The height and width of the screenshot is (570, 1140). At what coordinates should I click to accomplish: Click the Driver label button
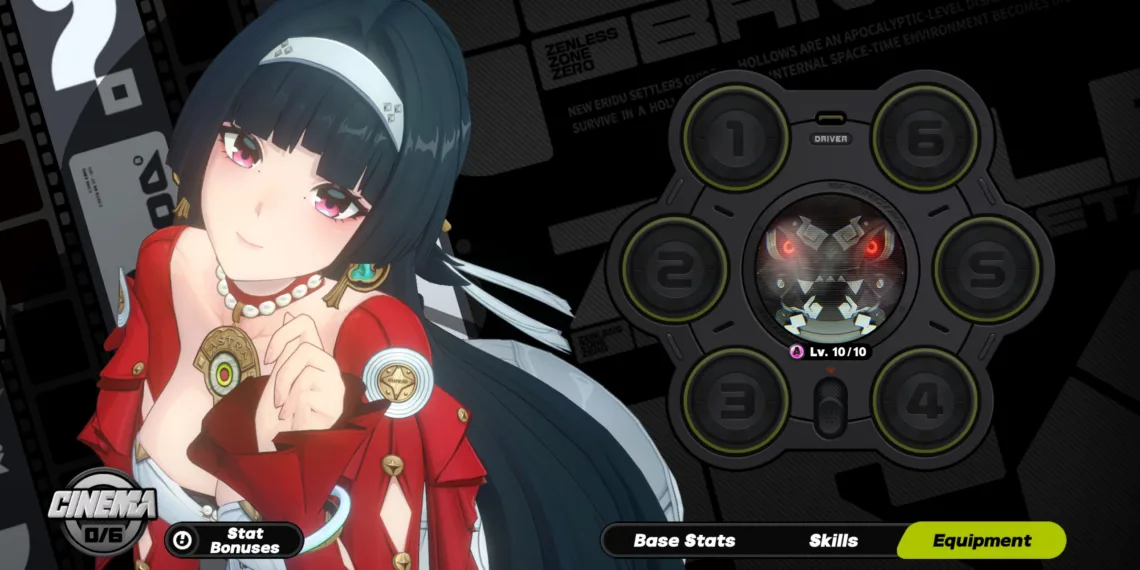point(831,137)
